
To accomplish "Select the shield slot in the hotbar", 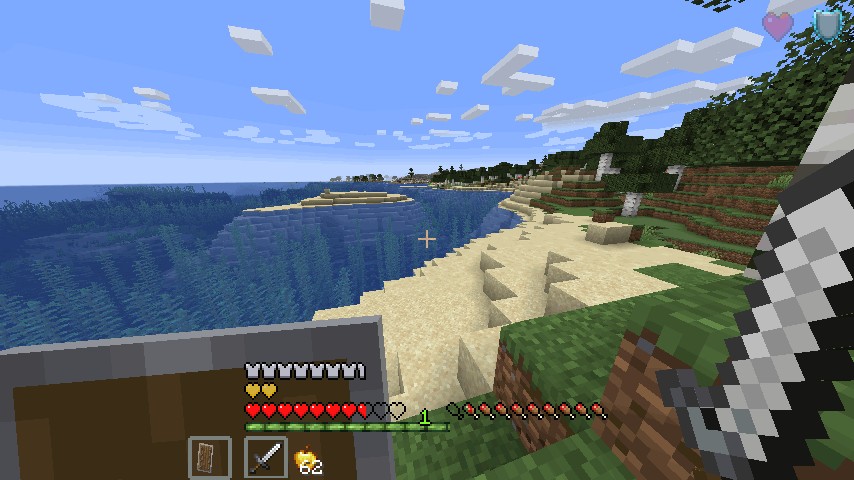I will [x=209, y=459].
